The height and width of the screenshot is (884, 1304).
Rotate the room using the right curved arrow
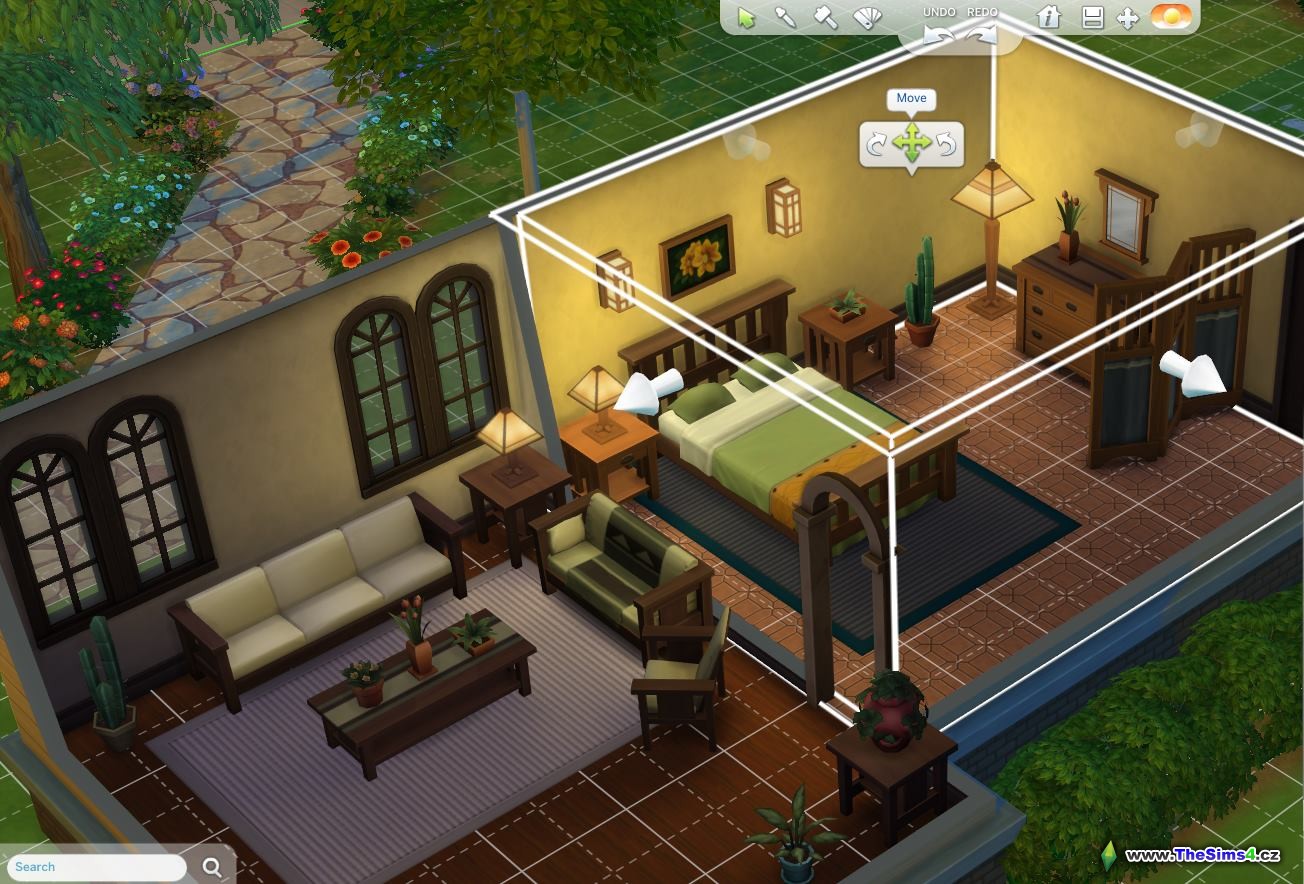coord(945,145)
